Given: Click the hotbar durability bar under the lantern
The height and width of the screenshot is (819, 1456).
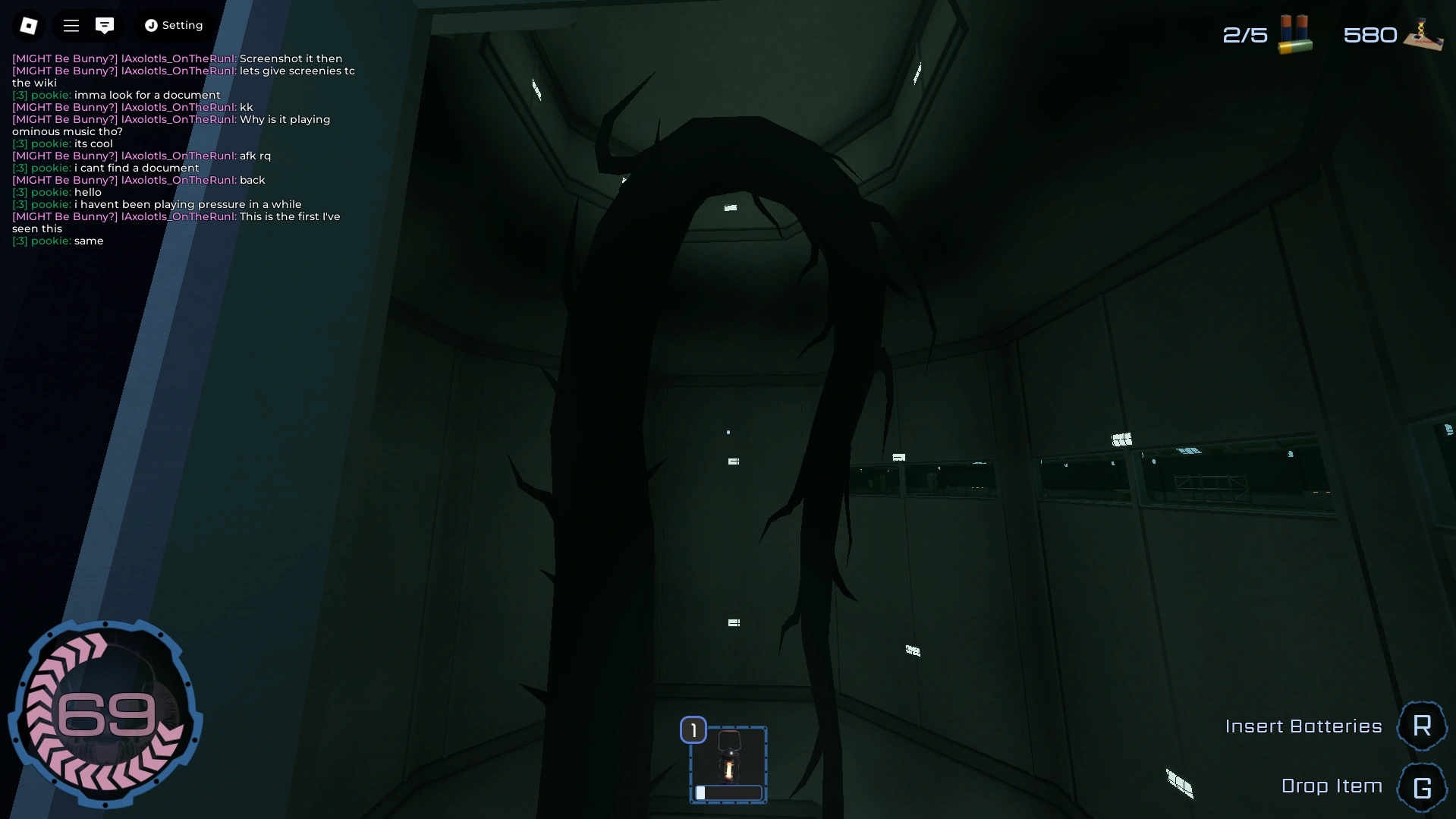Looking at the screenshot, I should (728, 792).
